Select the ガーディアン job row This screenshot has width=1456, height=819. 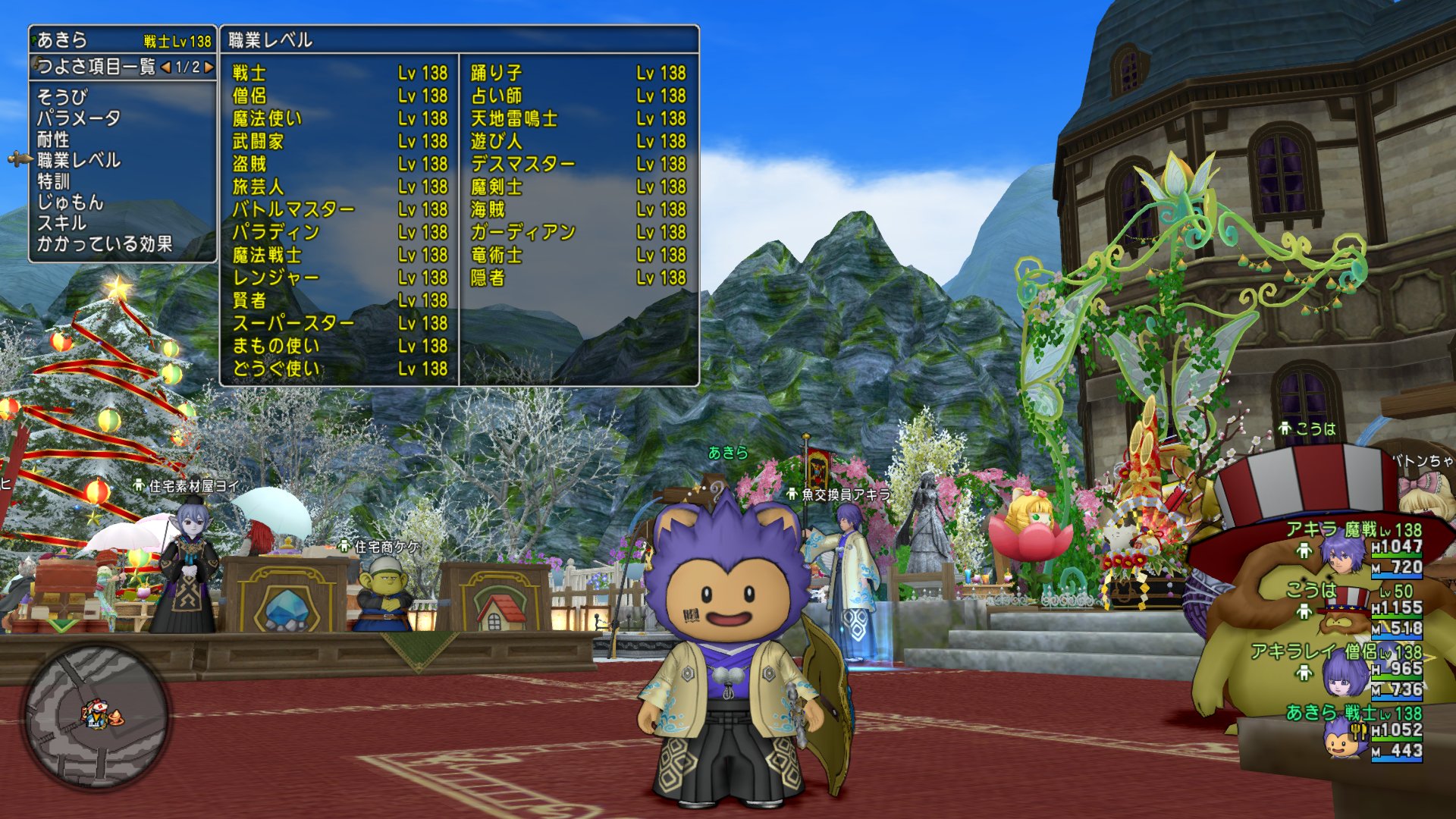pyautogui.click(x=577, y=232)
